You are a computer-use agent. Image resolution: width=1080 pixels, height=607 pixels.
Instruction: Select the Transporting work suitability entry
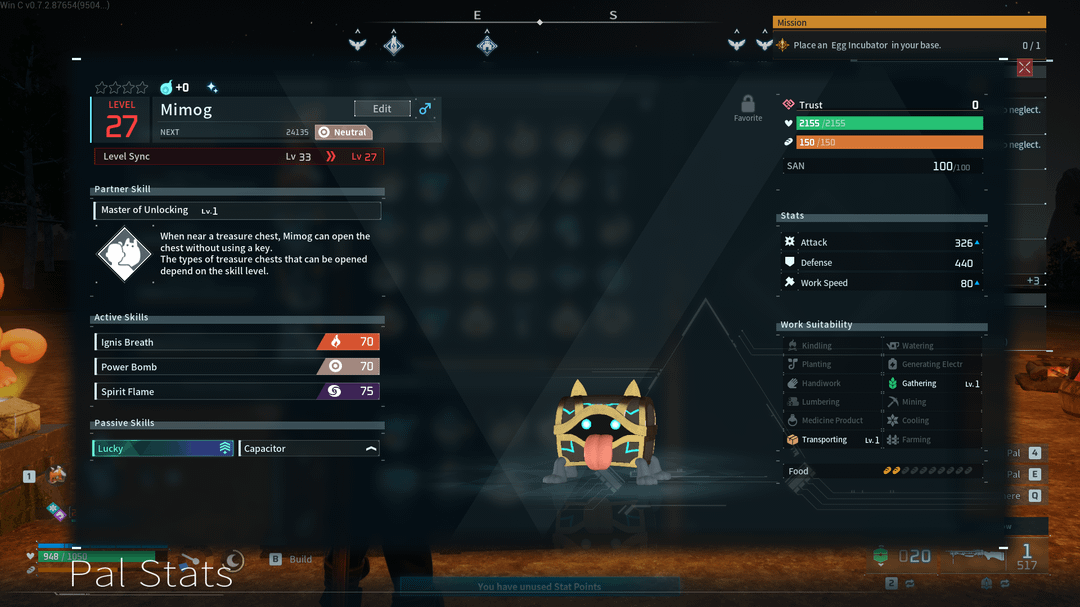pos(832,440)
